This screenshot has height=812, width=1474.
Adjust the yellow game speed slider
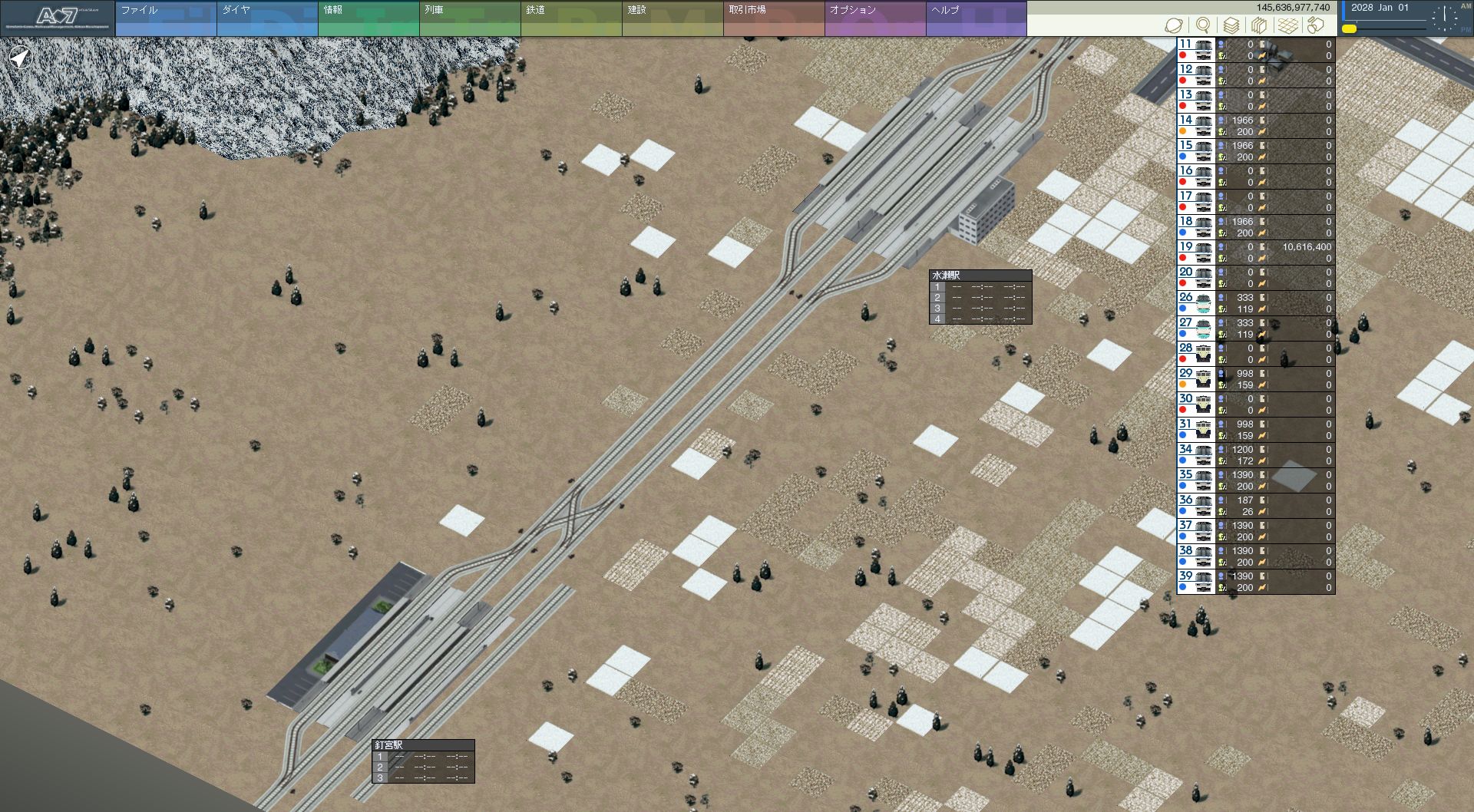point(1350,29)
